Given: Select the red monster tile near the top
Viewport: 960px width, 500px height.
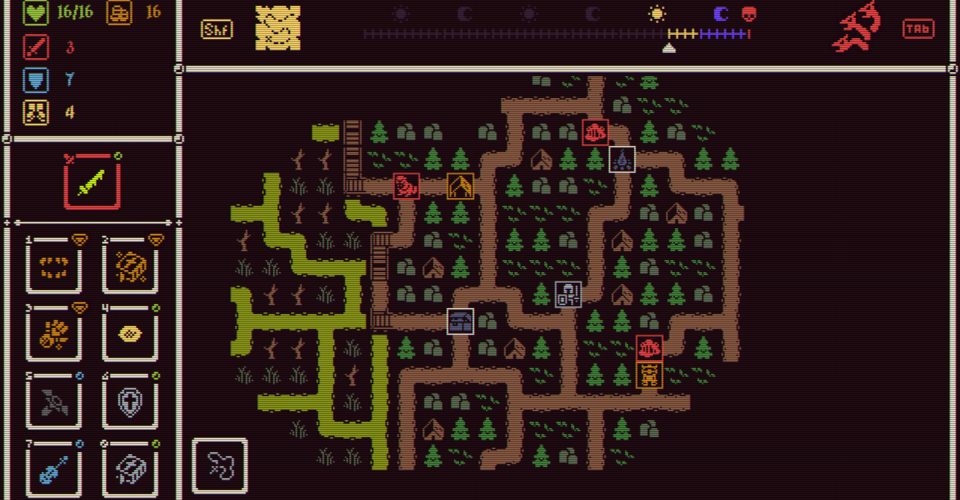Looking at the screenshot, I should (x=596, y=131).
